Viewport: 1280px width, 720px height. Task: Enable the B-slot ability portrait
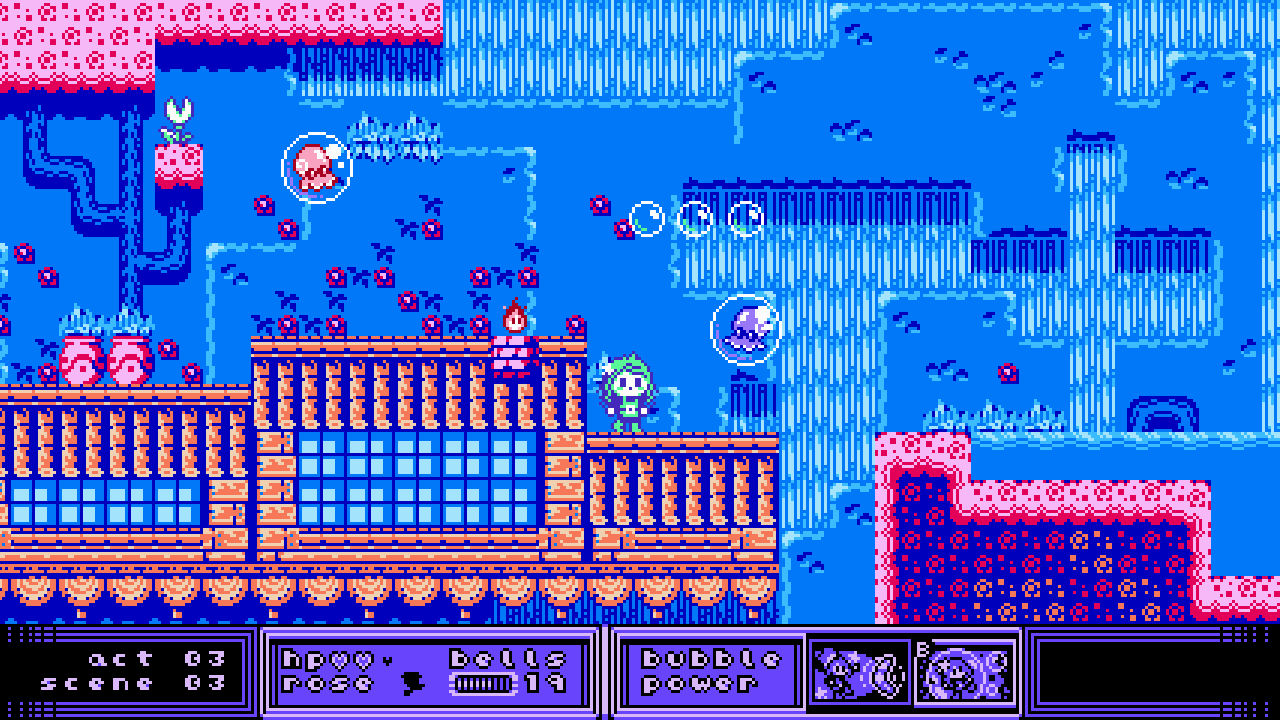(961, 675)
